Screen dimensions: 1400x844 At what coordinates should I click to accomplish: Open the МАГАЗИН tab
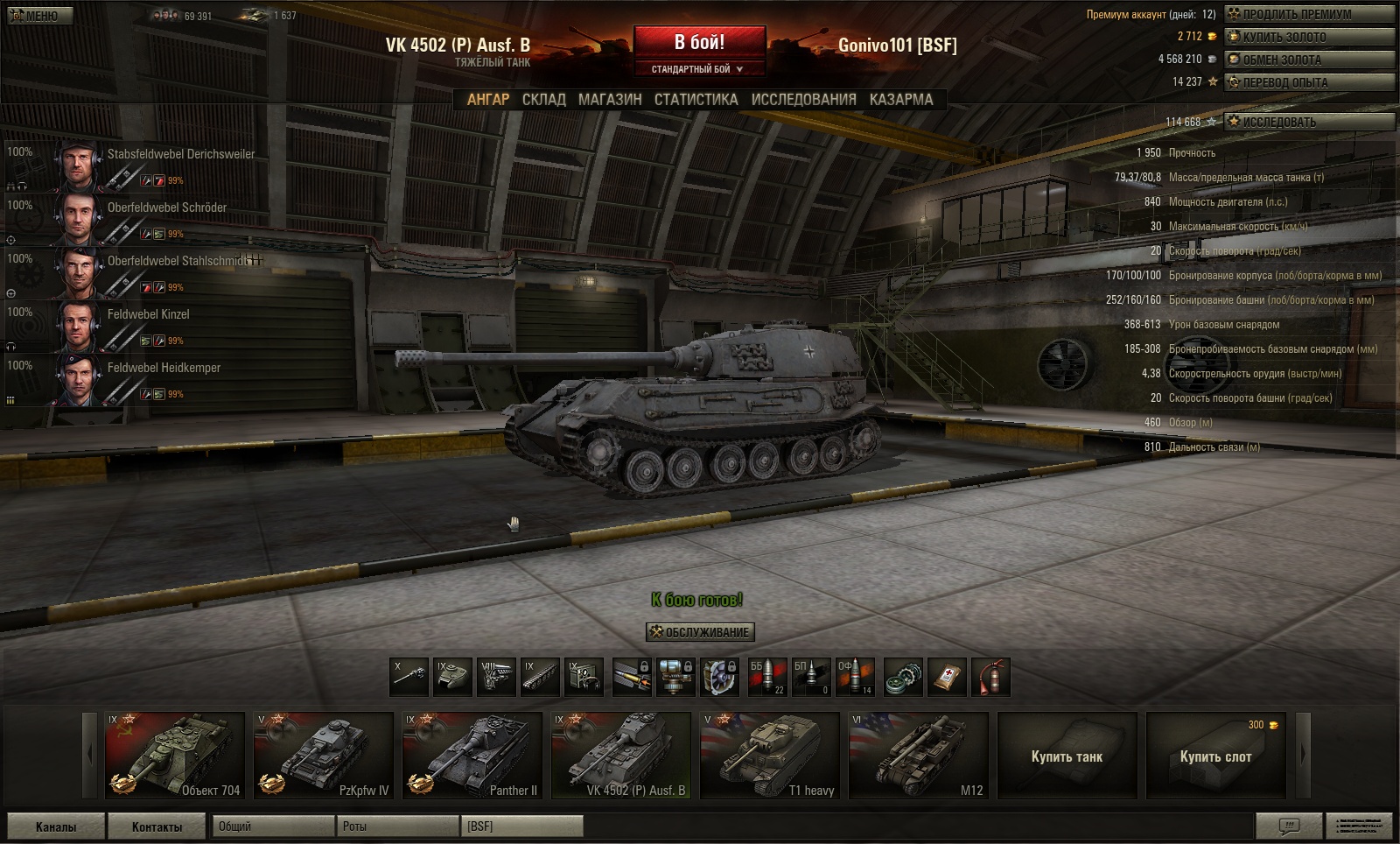click(x=610, y=100)
